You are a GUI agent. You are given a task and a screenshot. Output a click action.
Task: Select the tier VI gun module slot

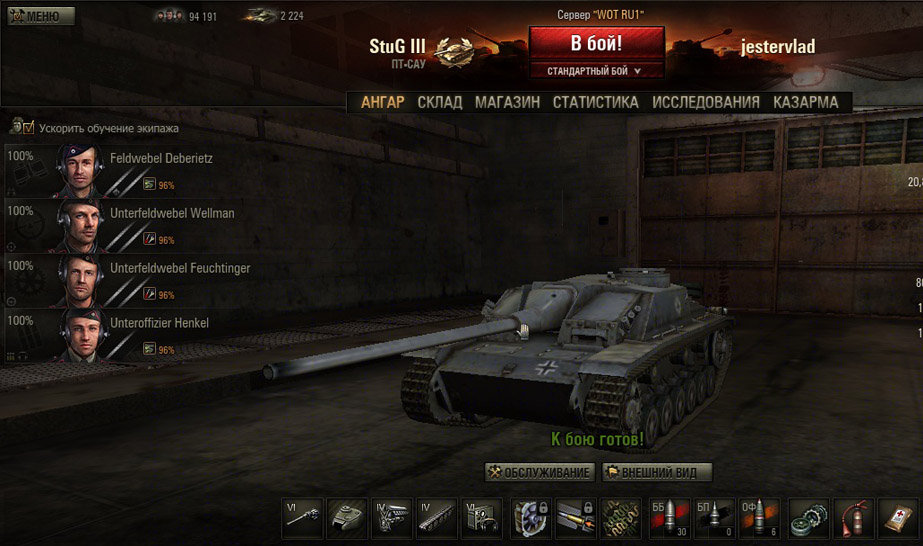(x=303, y=519)
